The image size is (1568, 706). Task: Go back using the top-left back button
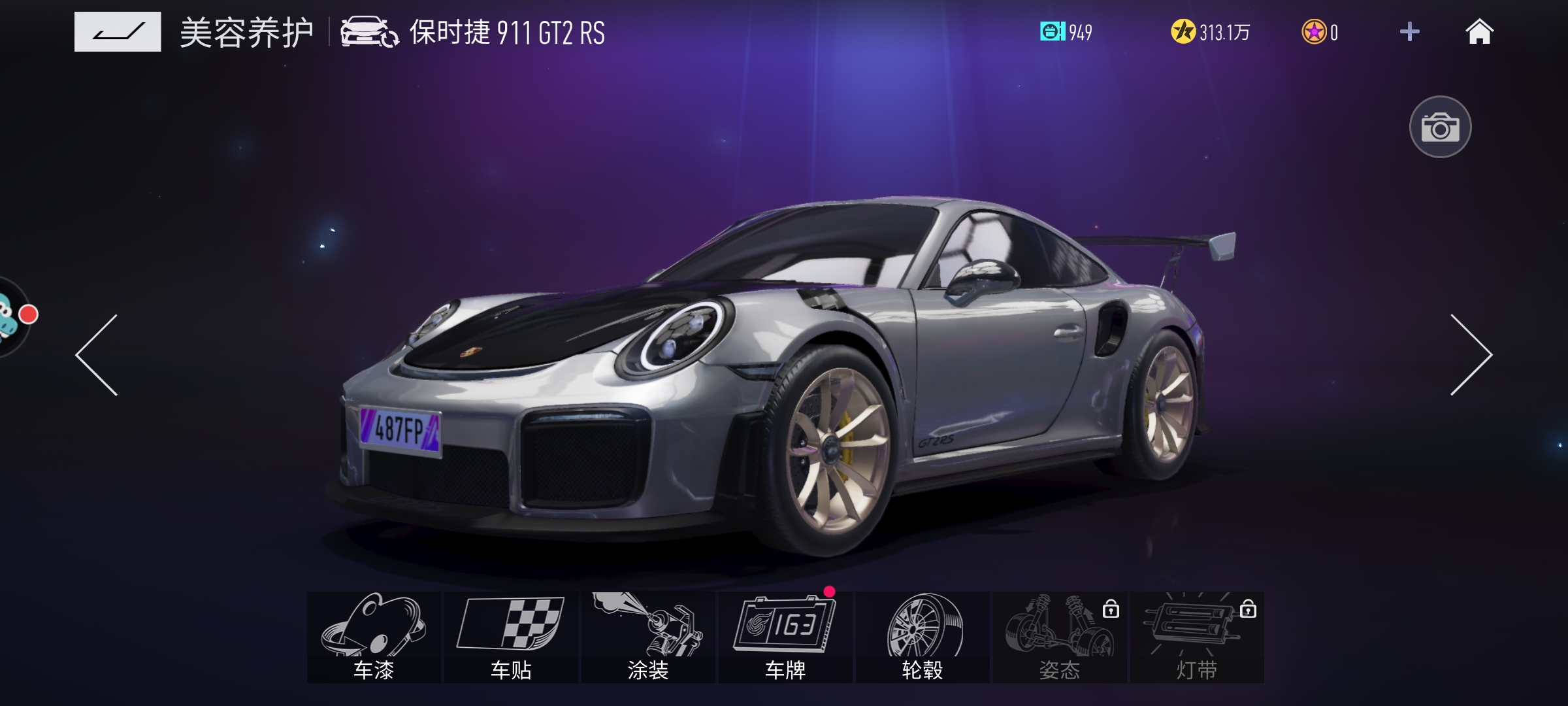click(118, 31)
